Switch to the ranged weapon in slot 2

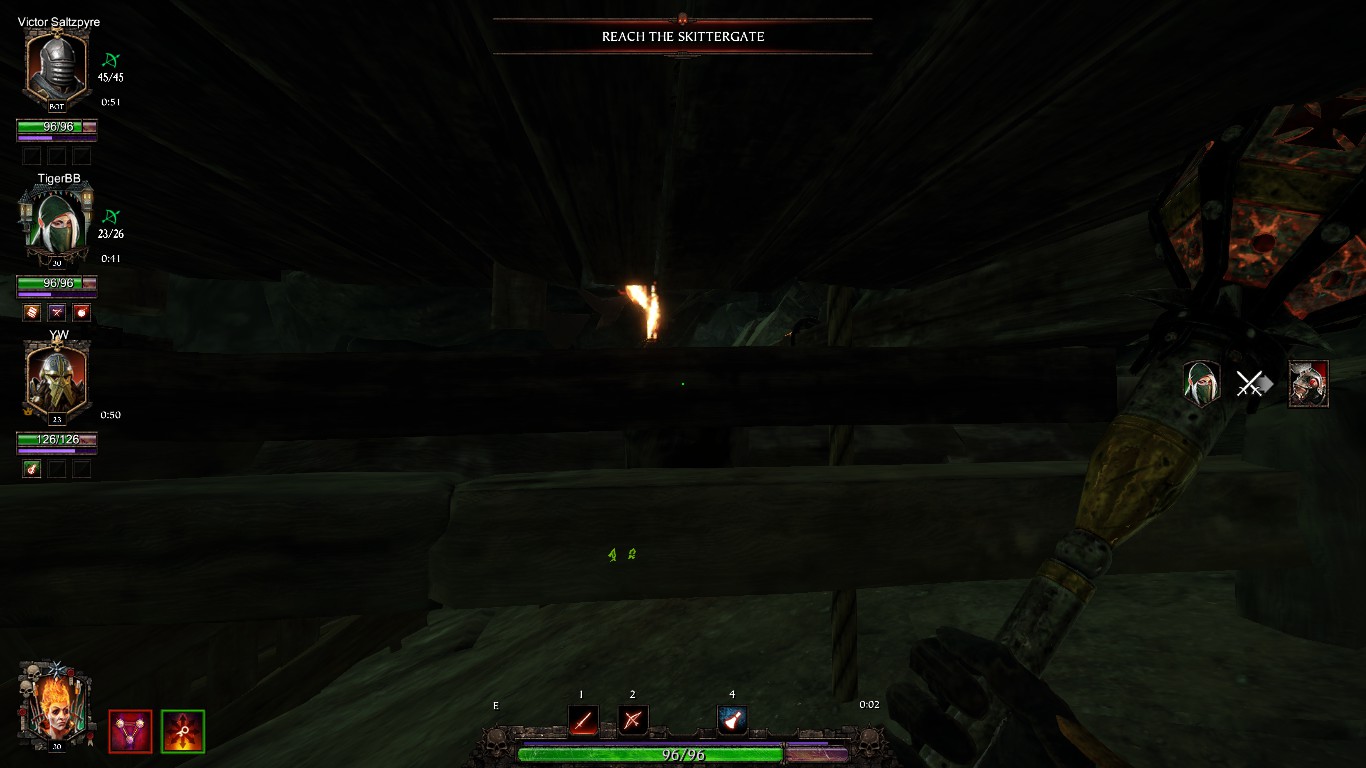633,720
